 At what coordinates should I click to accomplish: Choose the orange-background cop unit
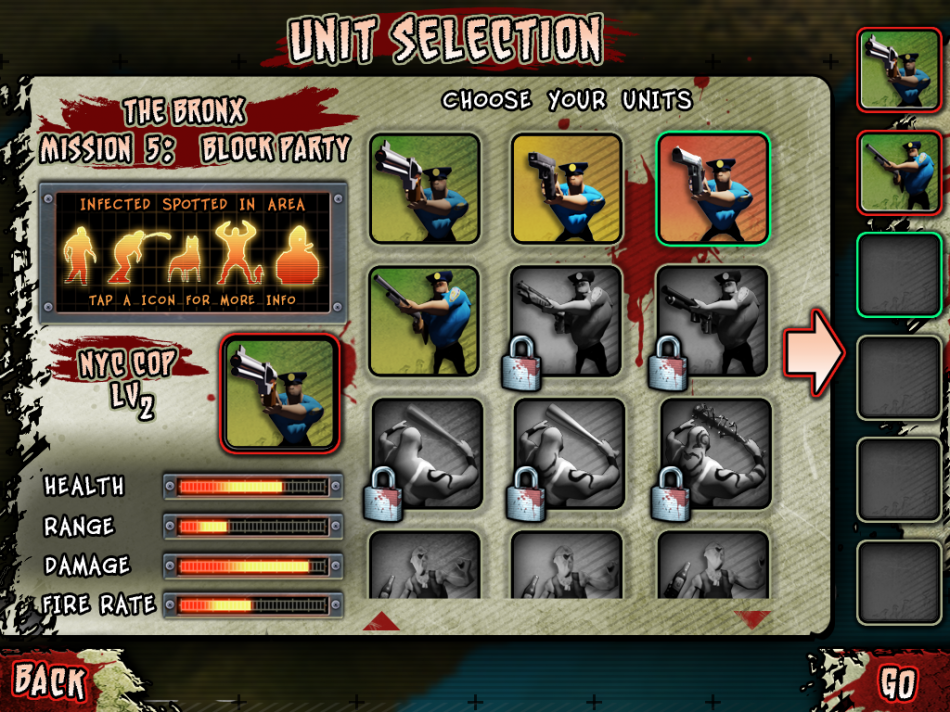coord(713,189)
